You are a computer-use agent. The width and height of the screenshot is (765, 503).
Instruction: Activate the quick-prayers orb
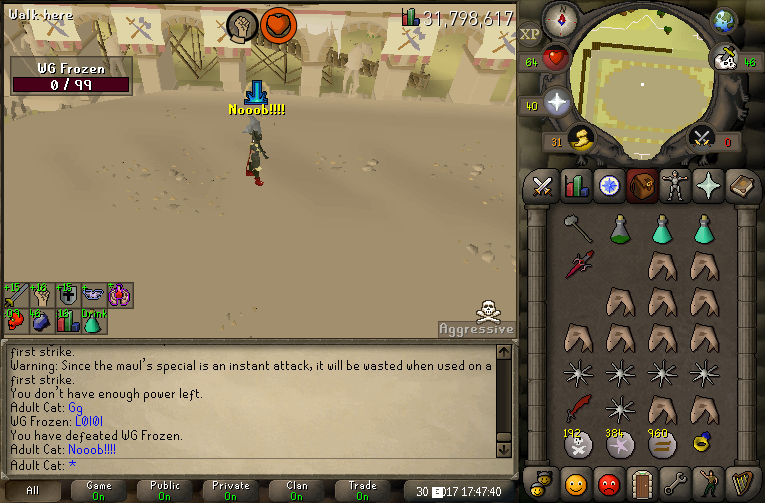(556, 103)
